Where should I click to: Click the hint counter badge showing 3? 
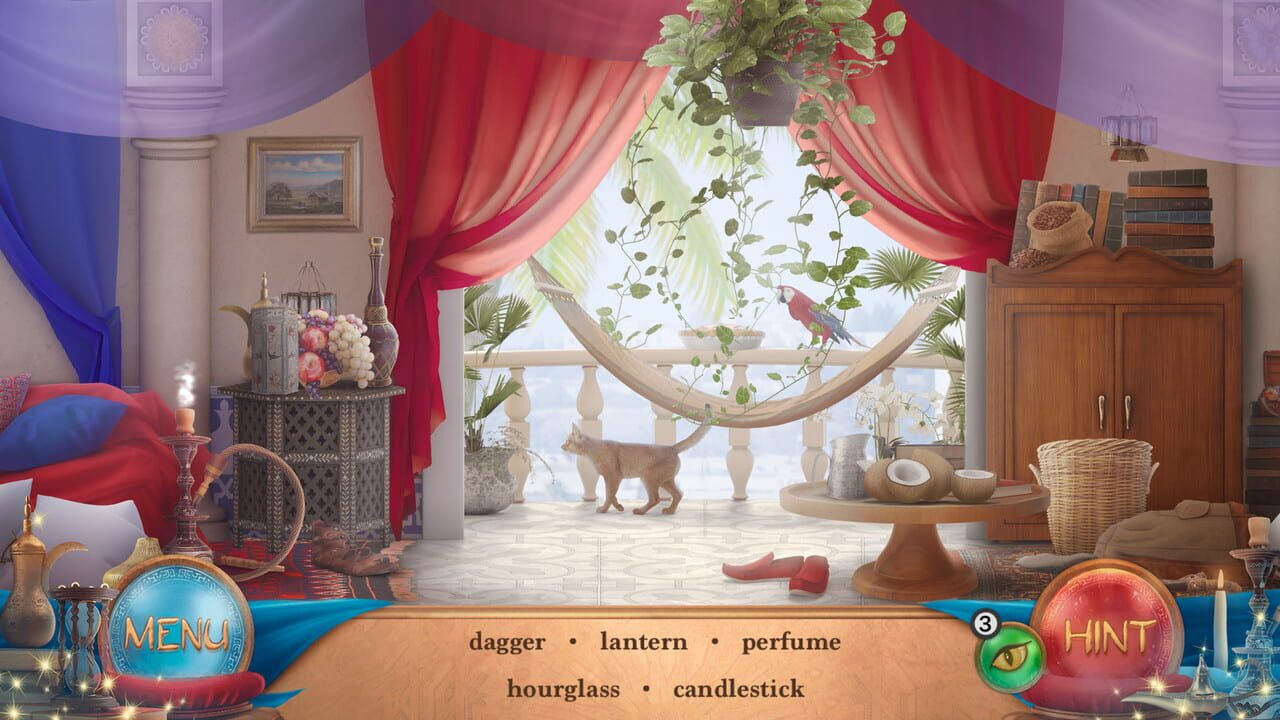coord(984,623)
